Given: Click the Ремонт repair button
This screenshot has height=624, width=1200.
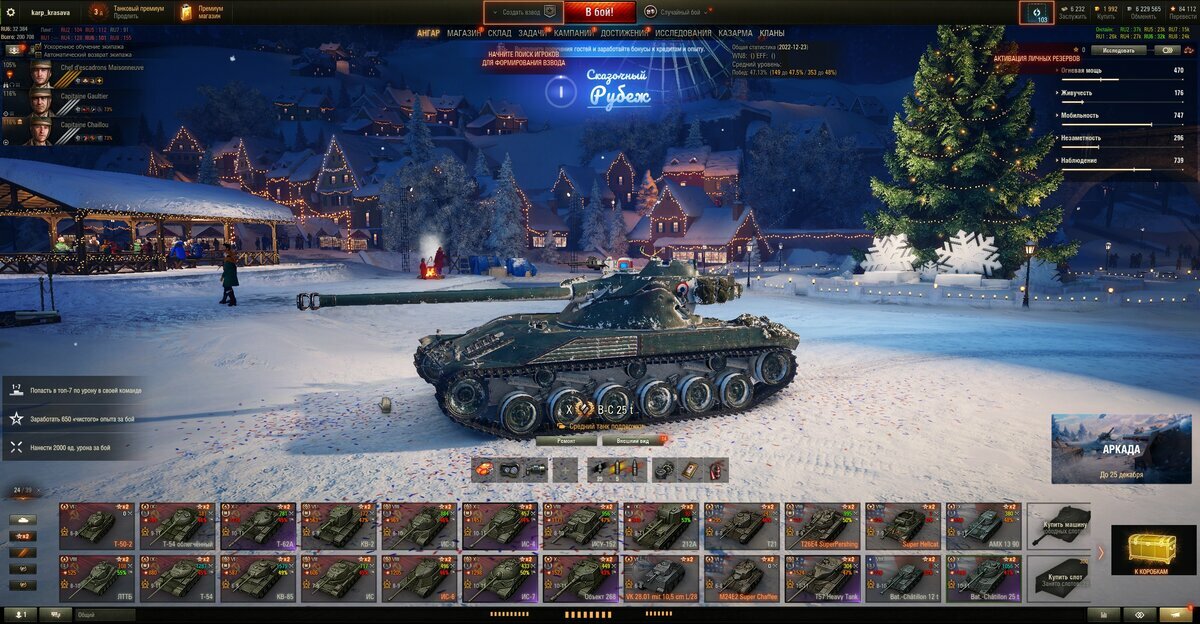Looking at the screenshot, I should (x=566, y=440).
